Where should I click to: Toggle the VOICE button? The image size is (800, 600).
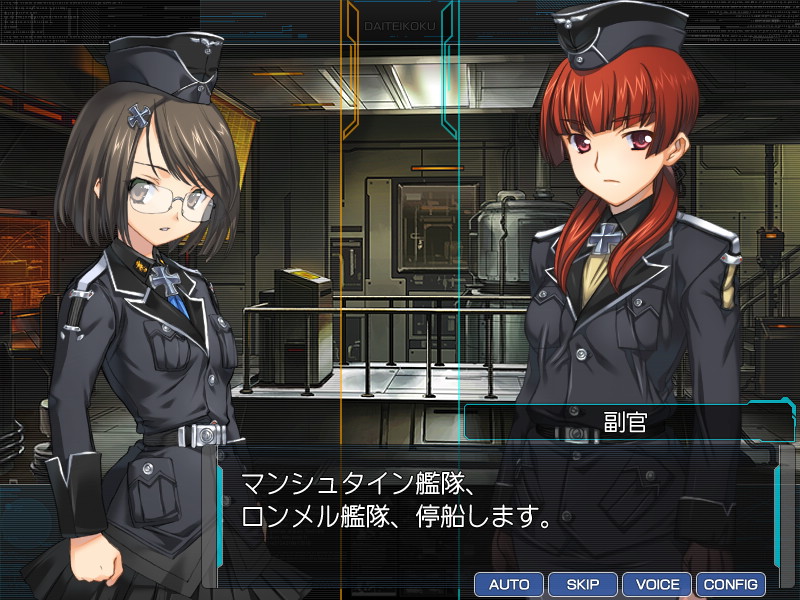pyautogui.click(x=657, y=584)
